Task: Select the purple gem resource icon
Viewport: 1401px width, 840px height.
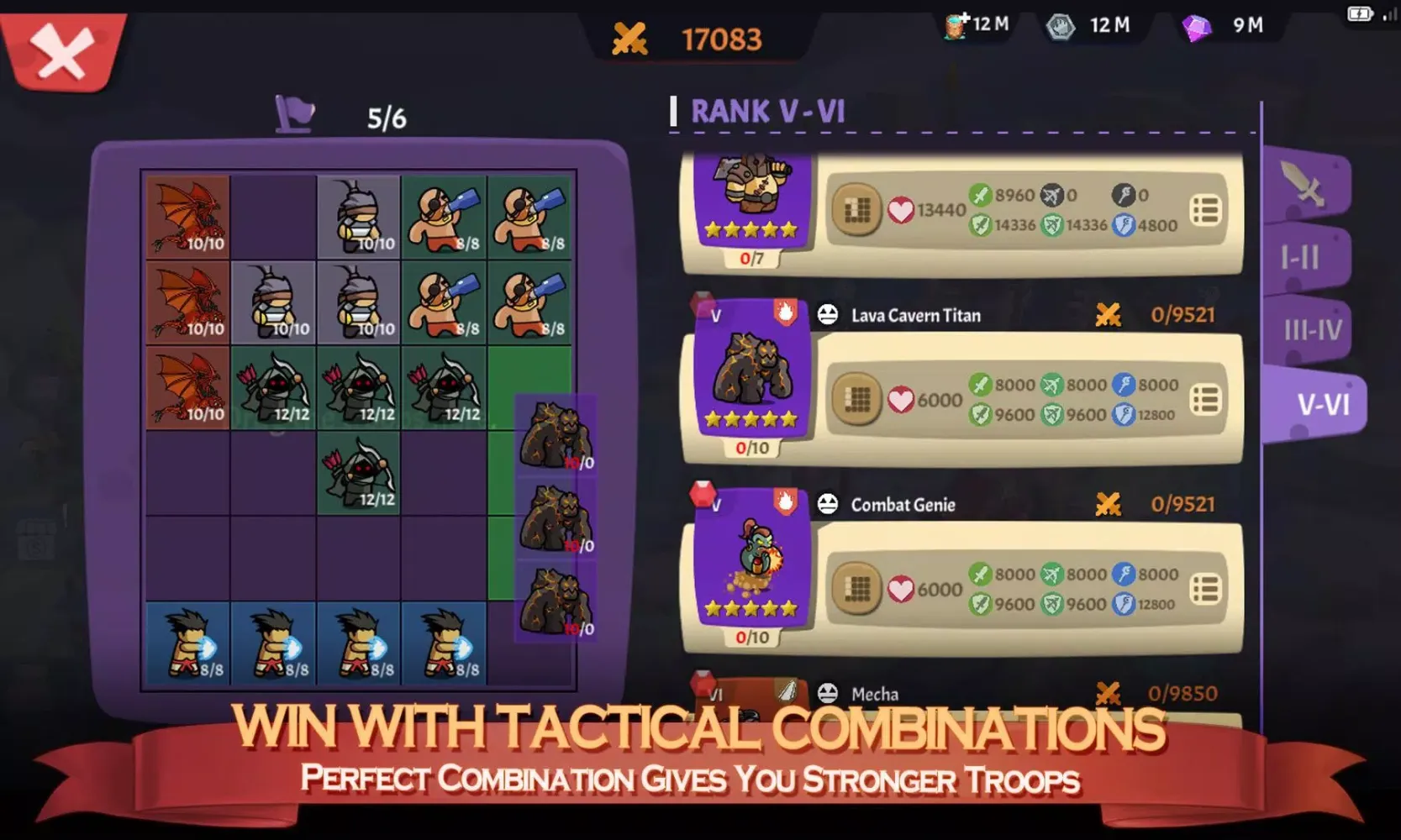Action: (x=1196, y=25)
